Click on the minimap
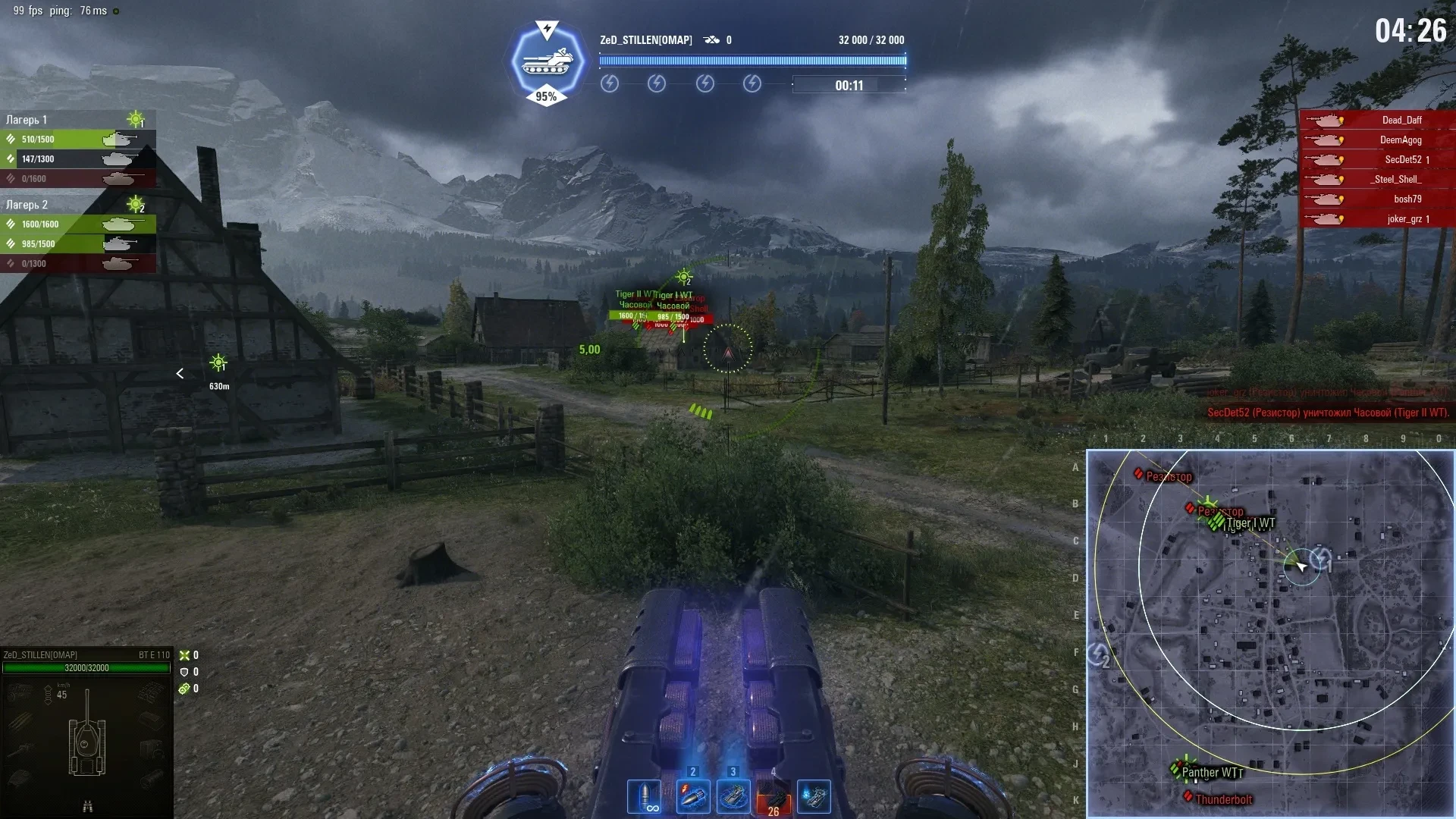 [1270, 633]
